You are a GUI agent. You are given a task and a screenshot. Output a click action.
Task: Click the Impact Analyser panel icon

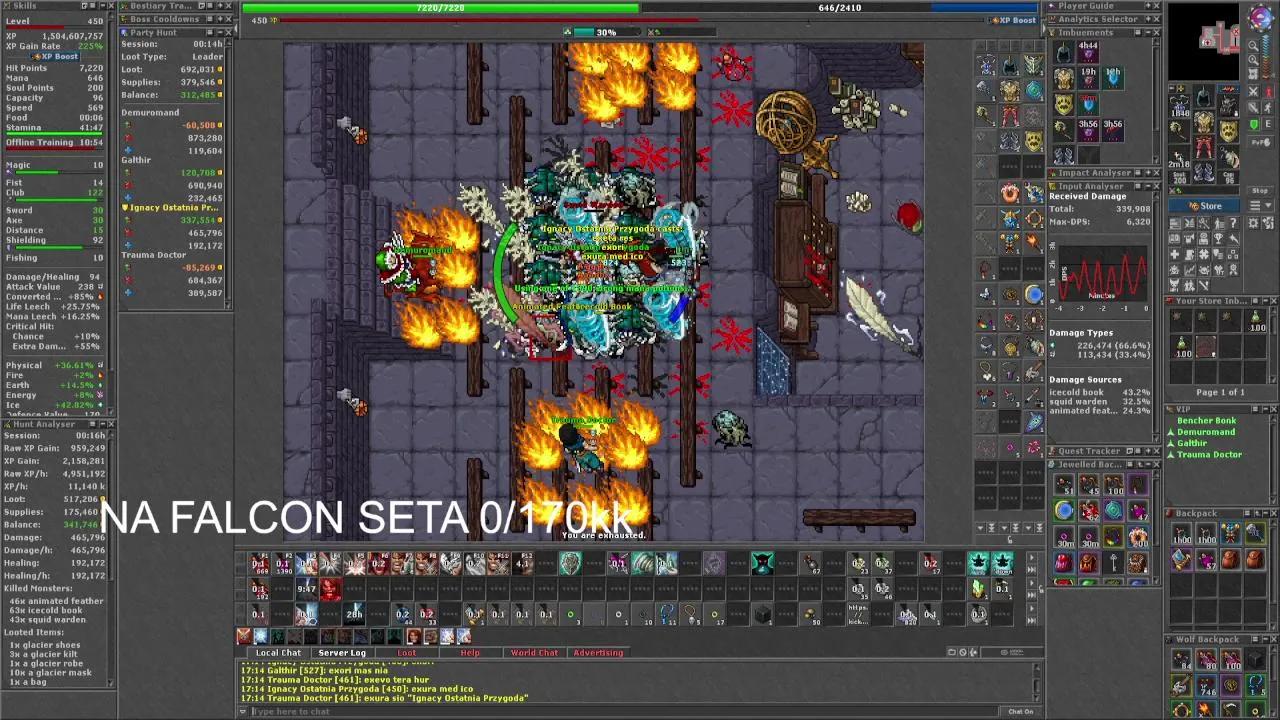1051,172
